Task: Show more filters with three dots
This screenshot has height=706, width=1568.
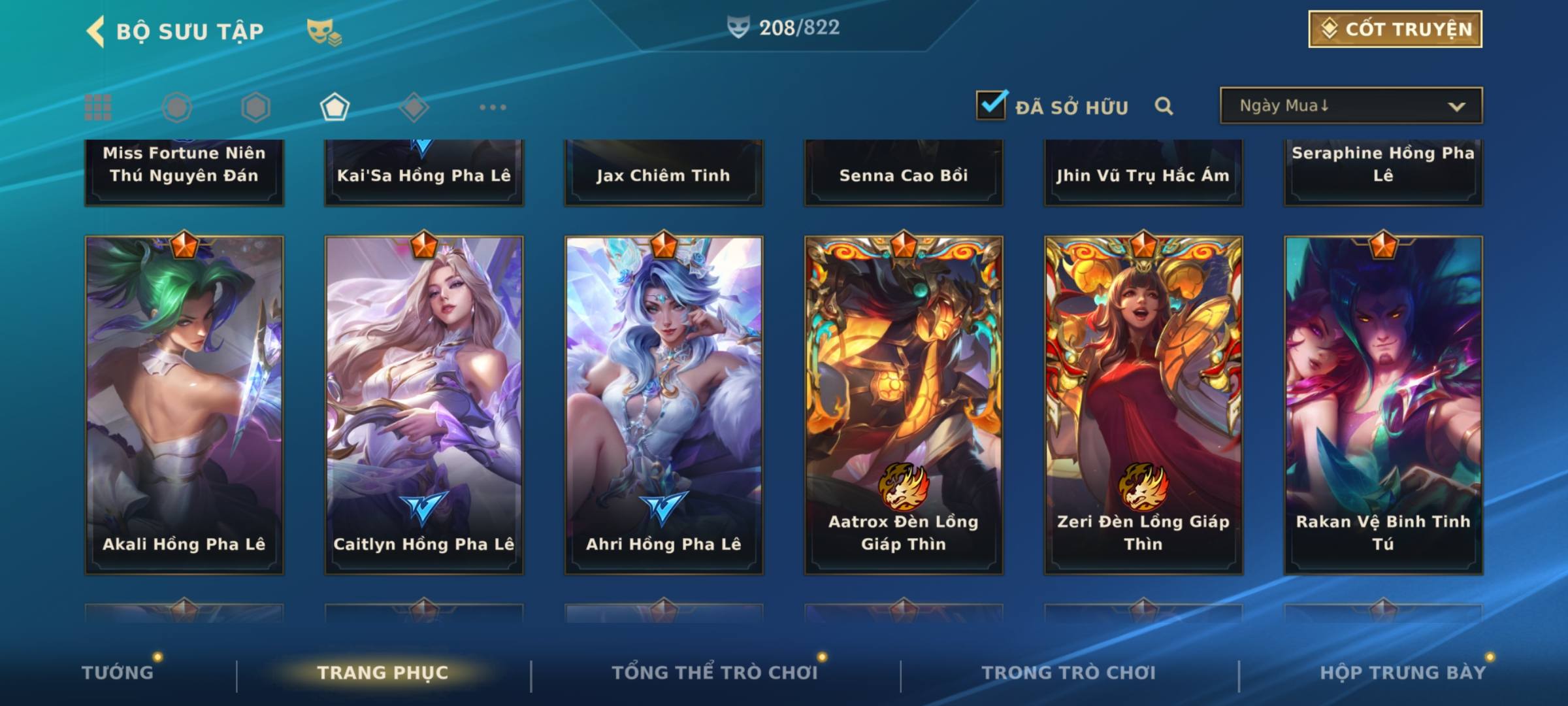Action: tap(493, 107)
